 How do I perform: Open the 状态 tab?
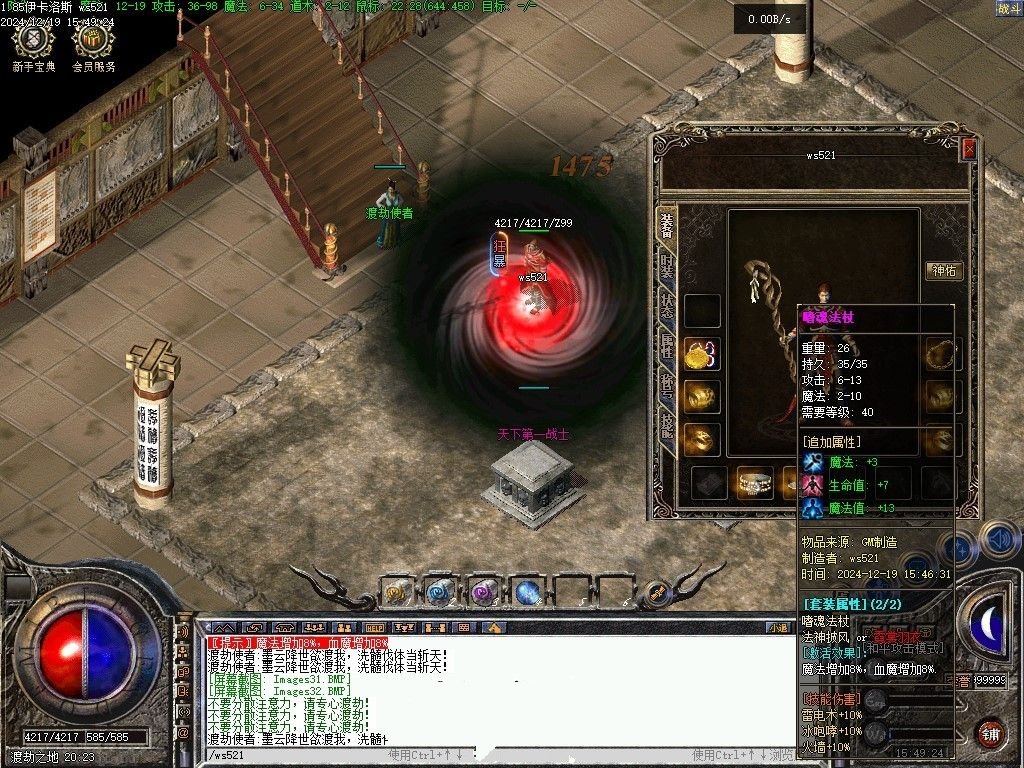(x=667, y=307)
